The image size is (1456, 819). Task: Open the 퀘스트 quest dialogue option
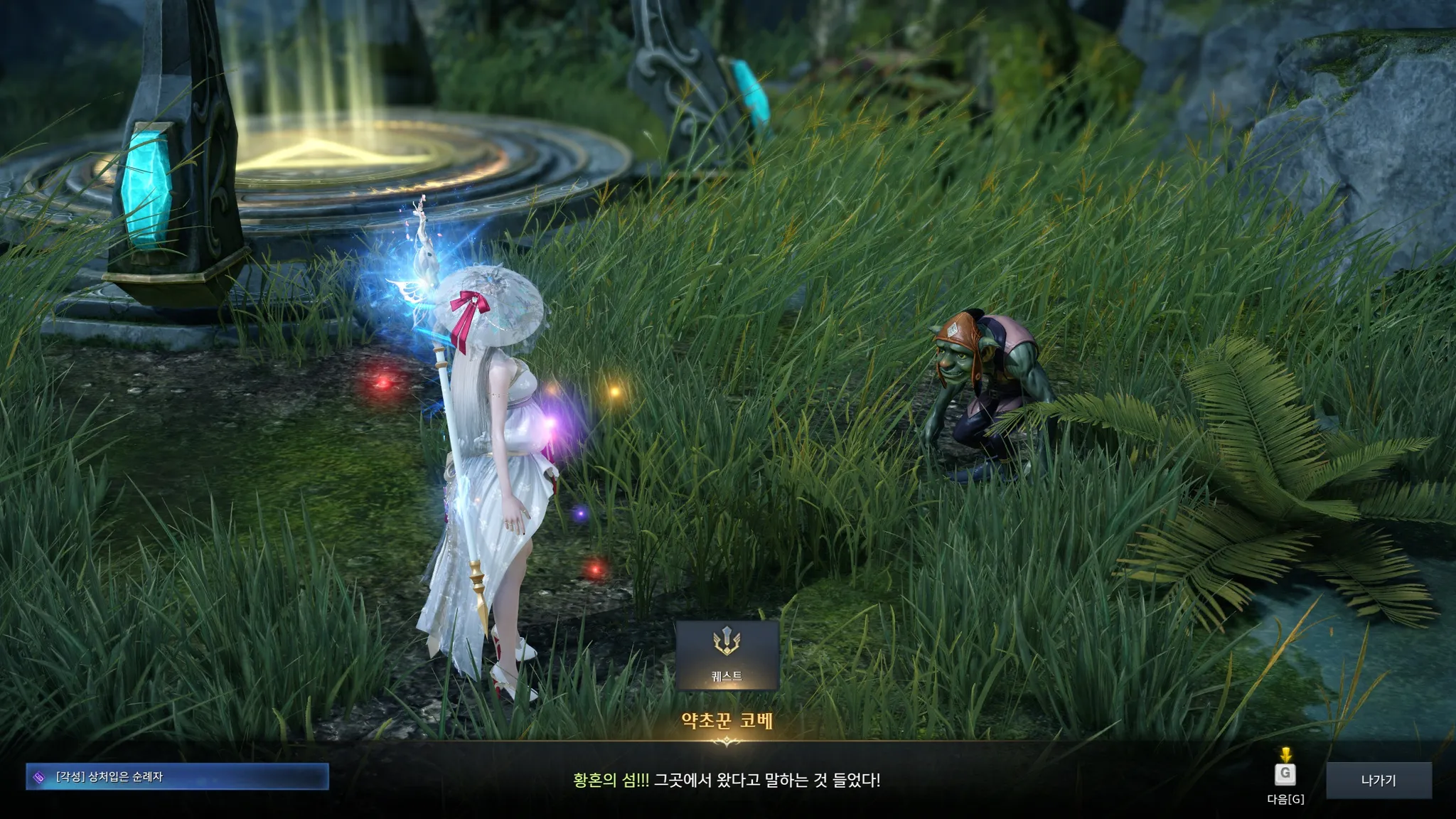tap(727, 655)
